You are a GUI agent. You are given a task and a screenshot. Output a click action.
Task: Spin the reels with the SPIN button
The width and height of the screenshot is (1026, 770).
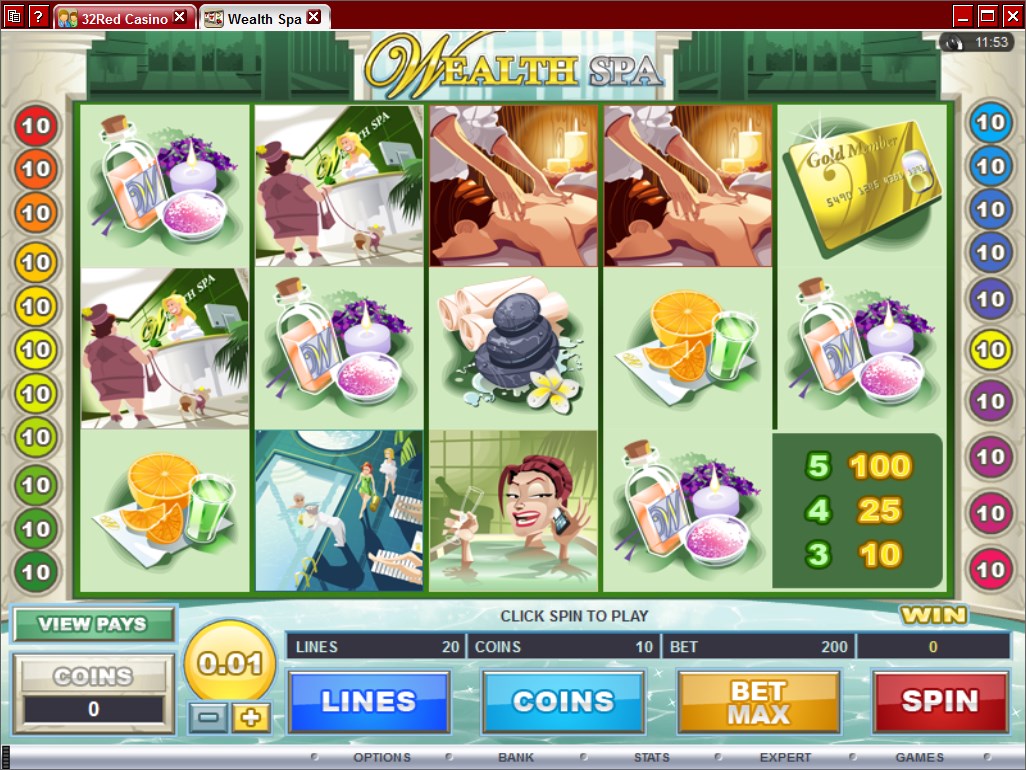click(940, 702)
